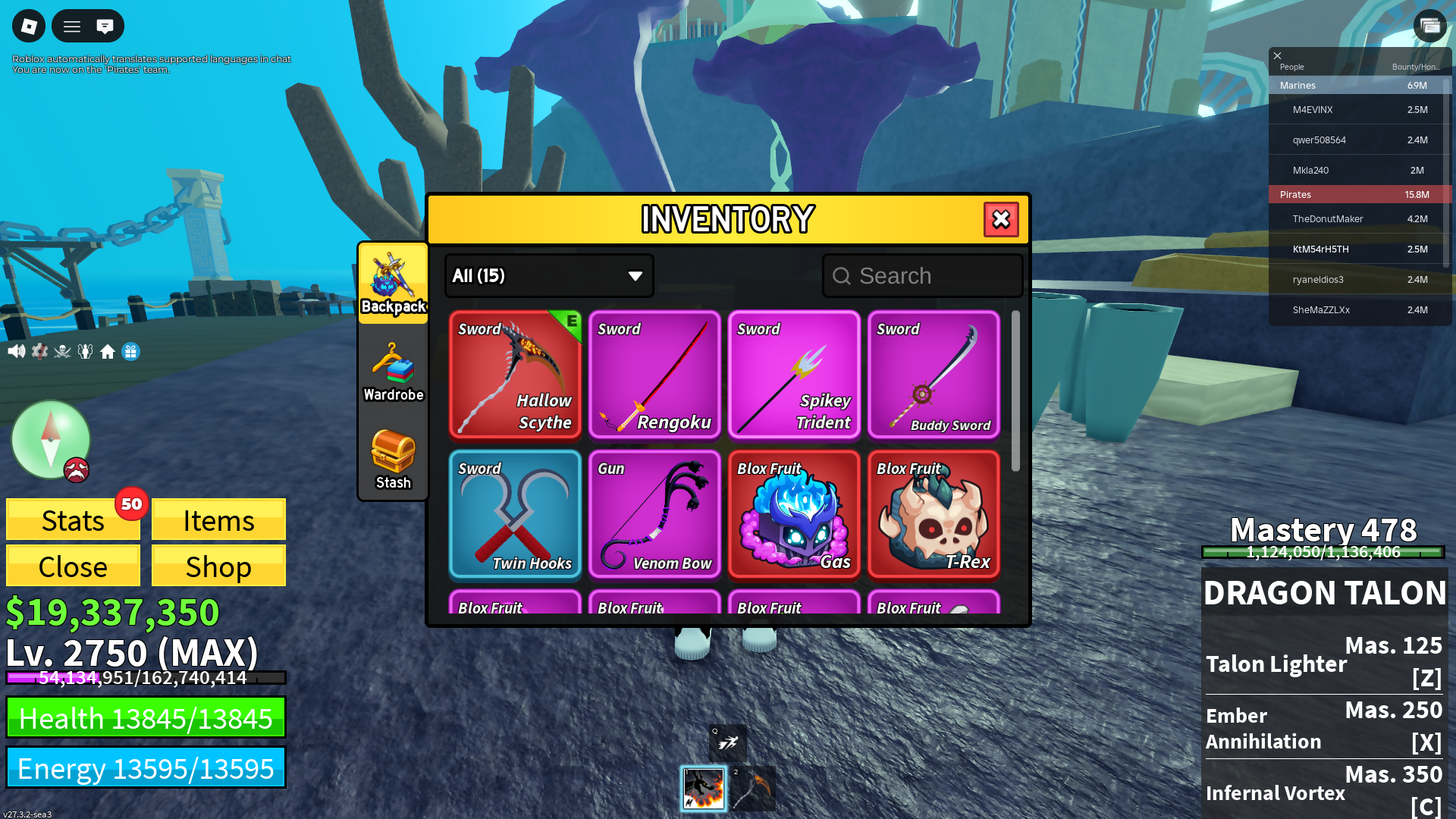Choose the Venom Bow gun

[654, 514]
